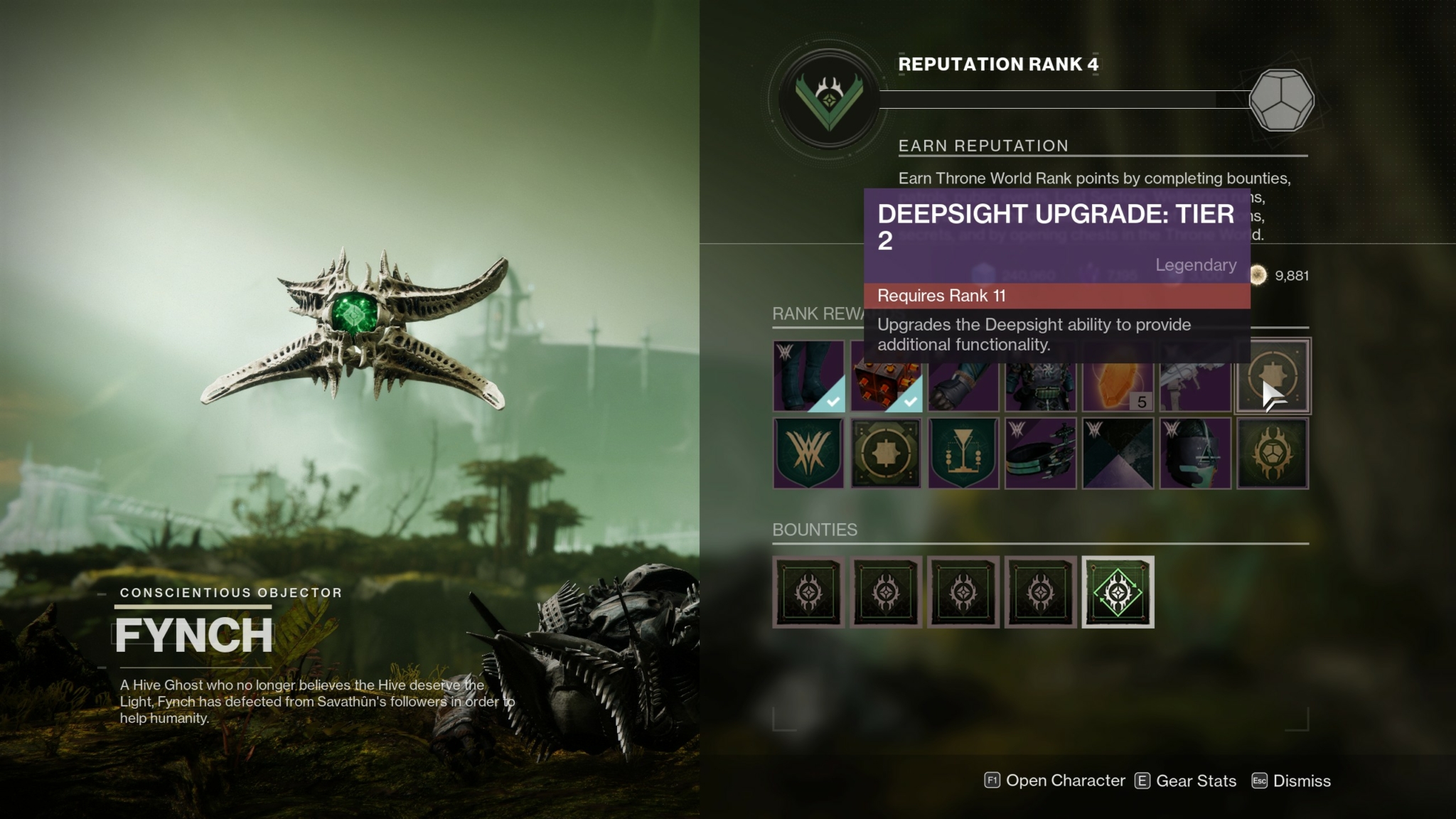Image resolution: width=1456 pixels, height=819 pixels.
Task: Inspect the hover vehicle rank reward
Action: [x=1041, y=454]
